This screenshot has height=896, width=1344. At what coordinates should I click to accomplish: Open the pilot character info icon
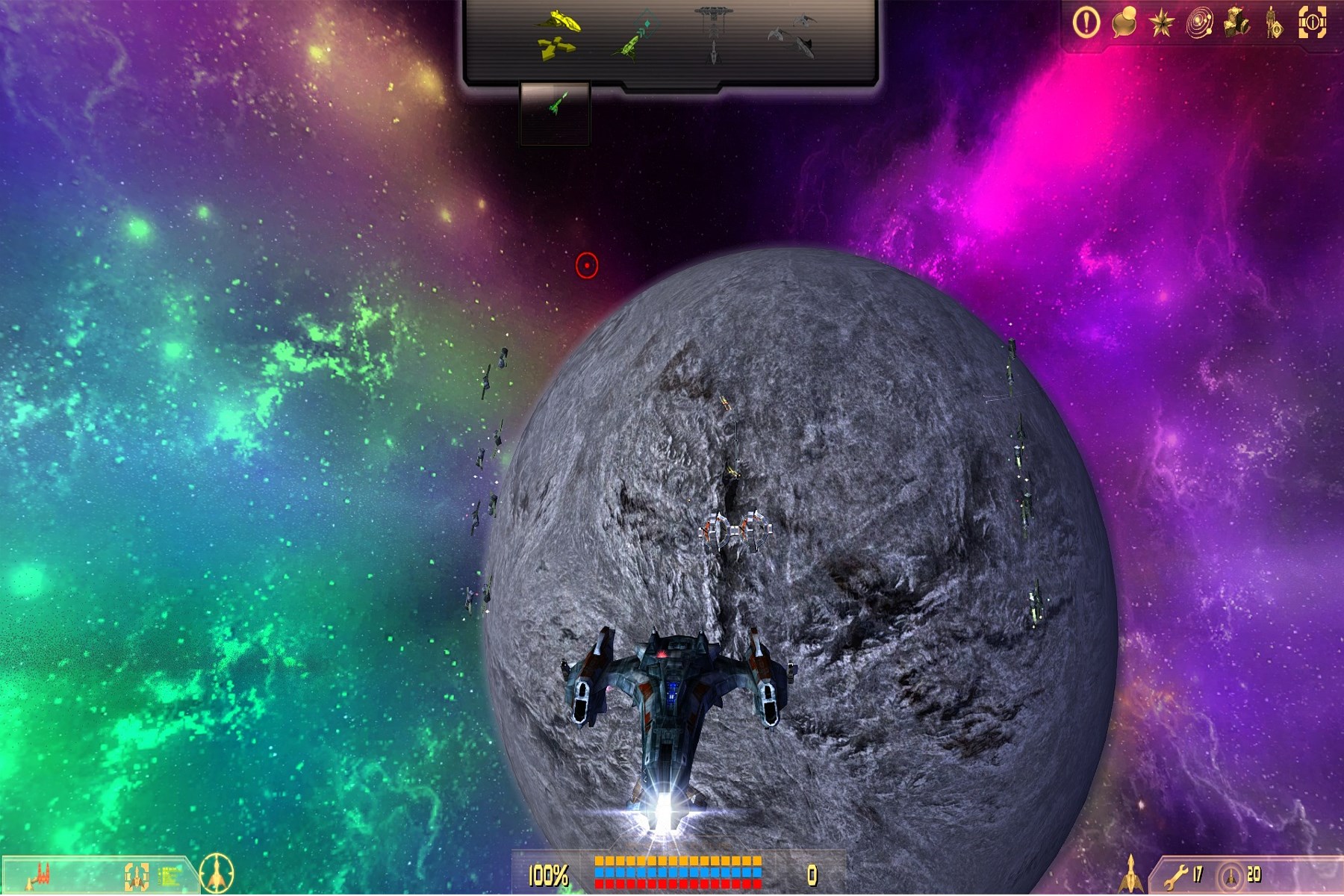pos(1274,24)
